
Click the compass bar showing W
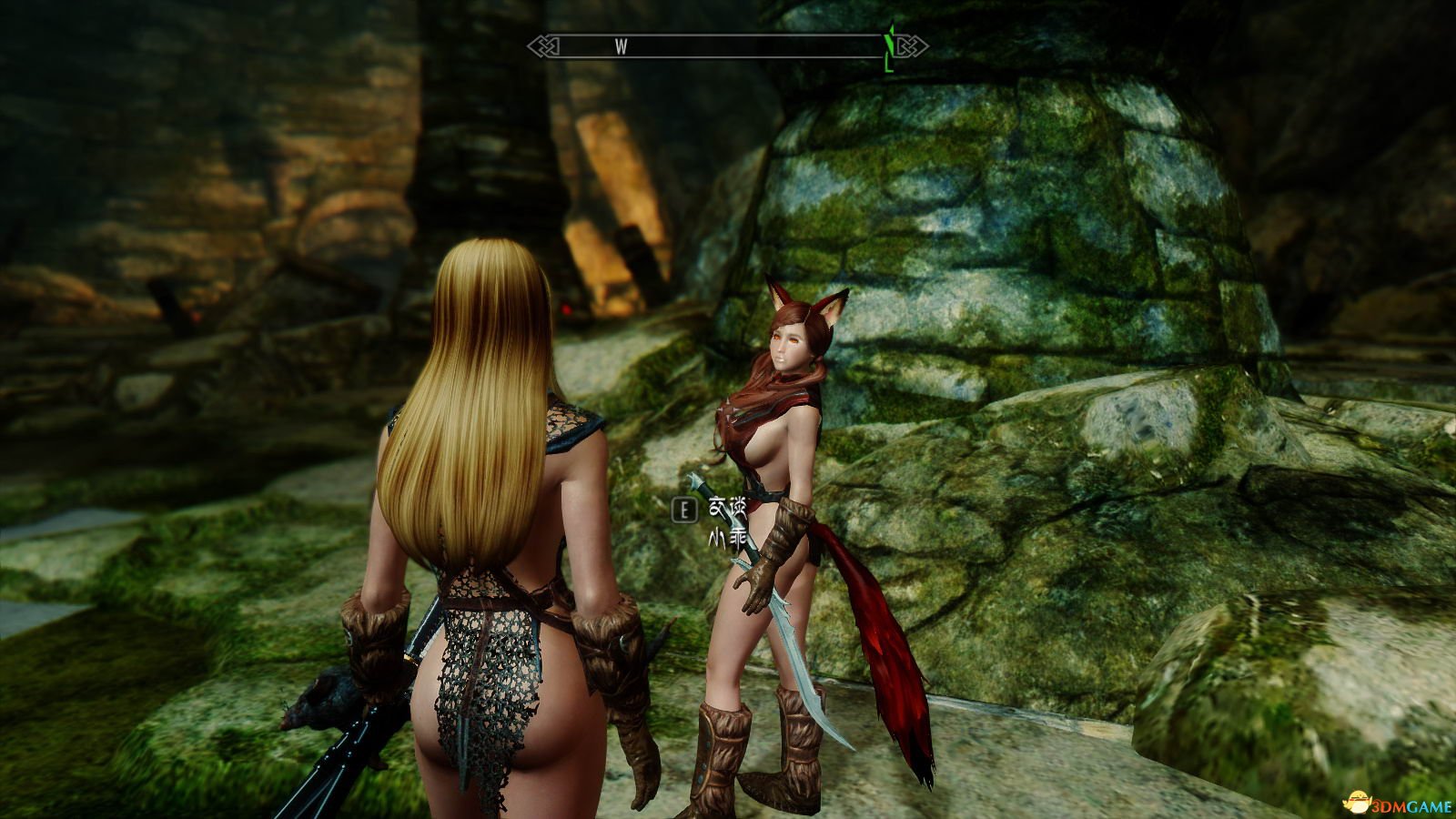point(726,46)
